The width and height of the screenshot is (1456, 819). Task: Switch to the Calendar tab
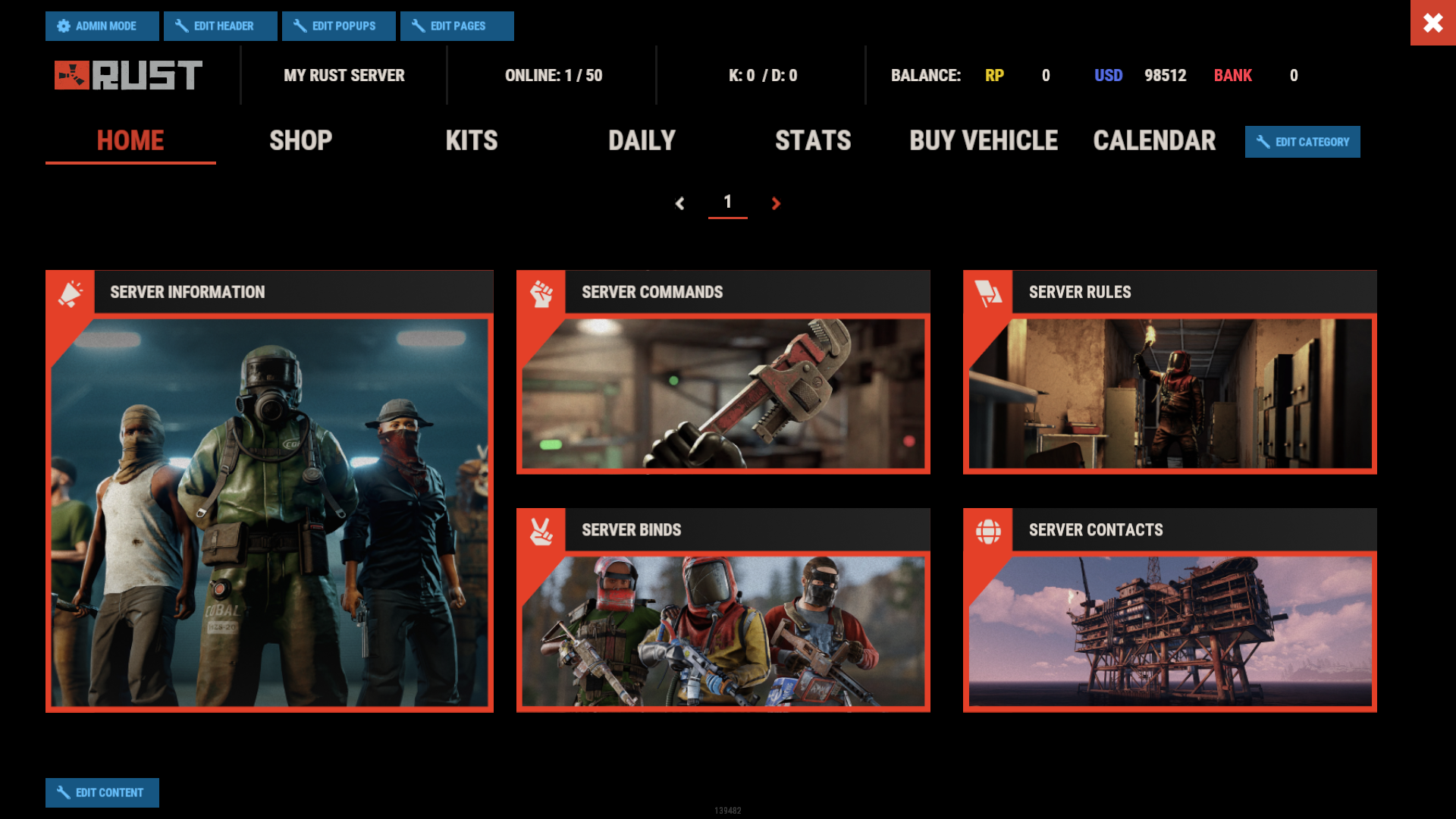tap(1154, 141)
